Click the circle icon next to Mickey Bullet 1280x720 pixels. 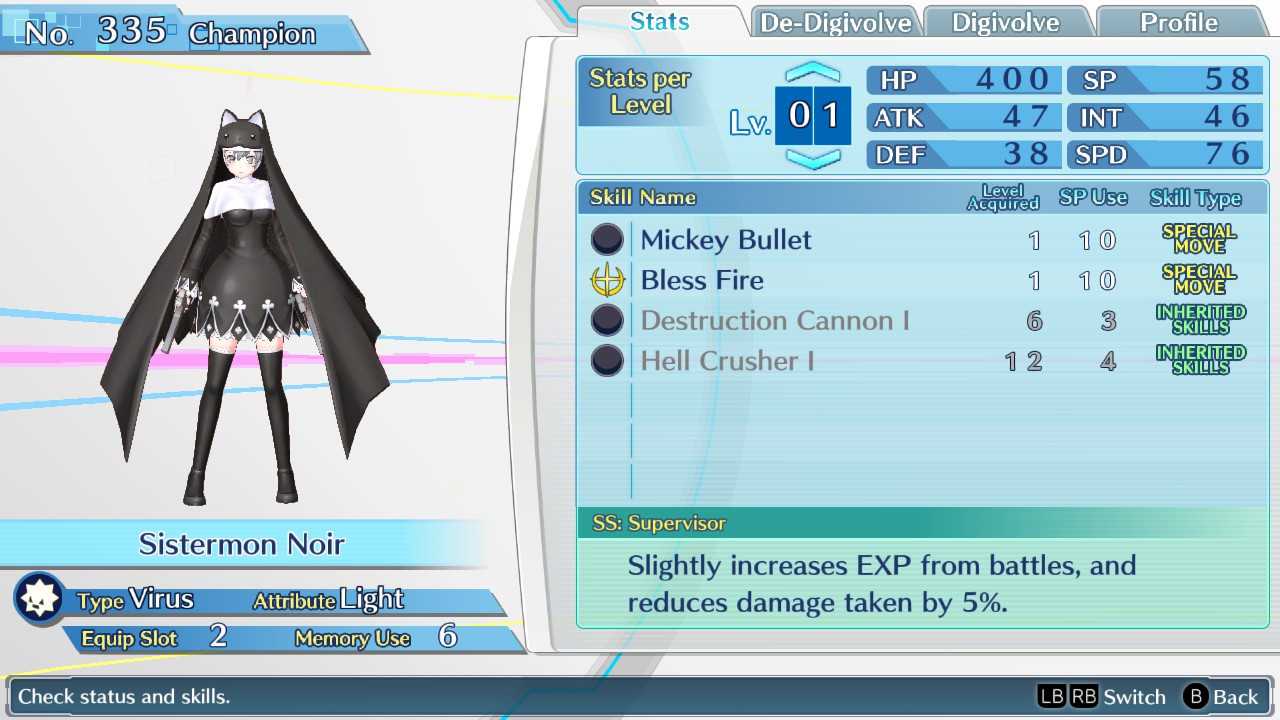tap(606, 239)
